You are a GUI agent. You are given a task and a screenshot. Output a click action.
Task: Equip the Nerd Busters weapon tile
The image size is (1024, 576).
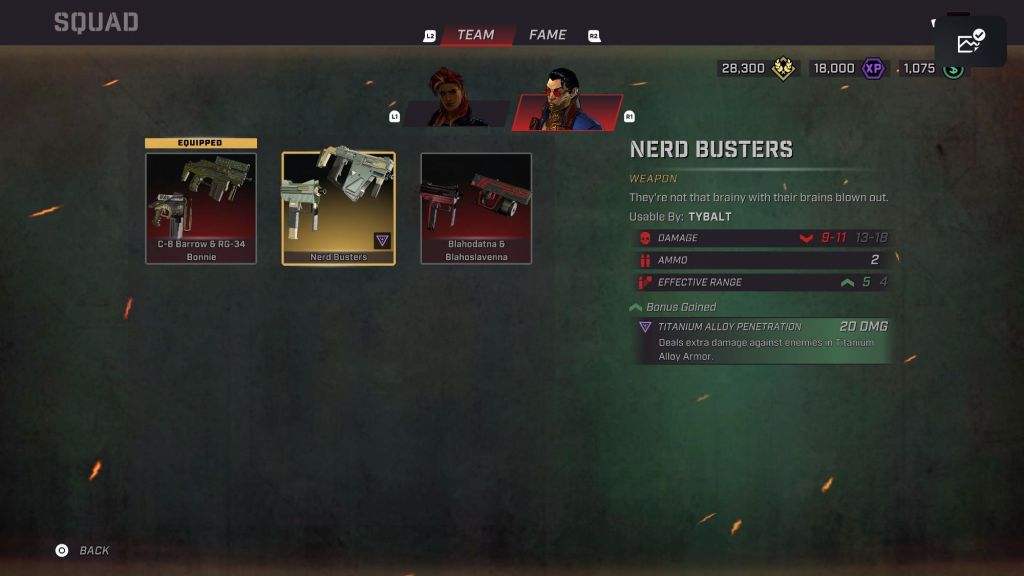[x=338, y=208]
